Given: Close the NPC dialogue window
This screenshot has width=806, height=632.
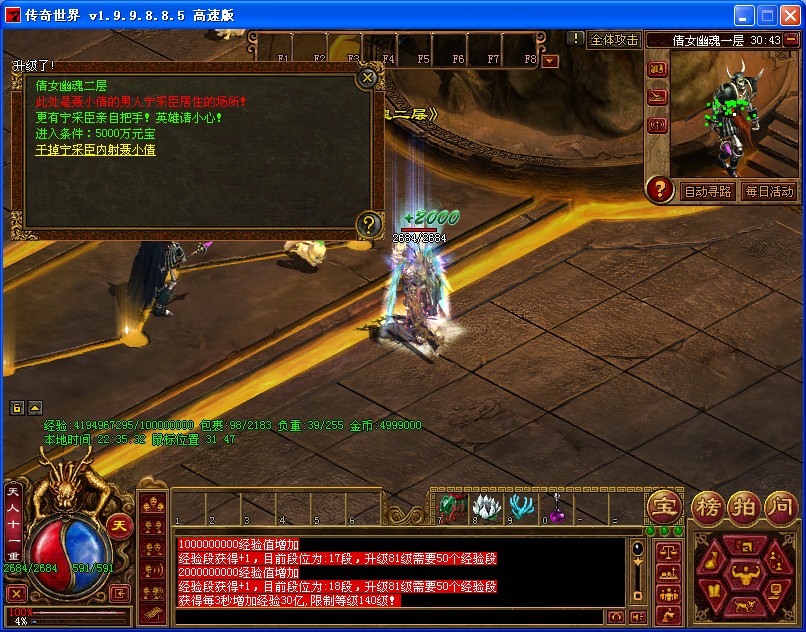Looking at the screenshot, I should tap(368, 77).
